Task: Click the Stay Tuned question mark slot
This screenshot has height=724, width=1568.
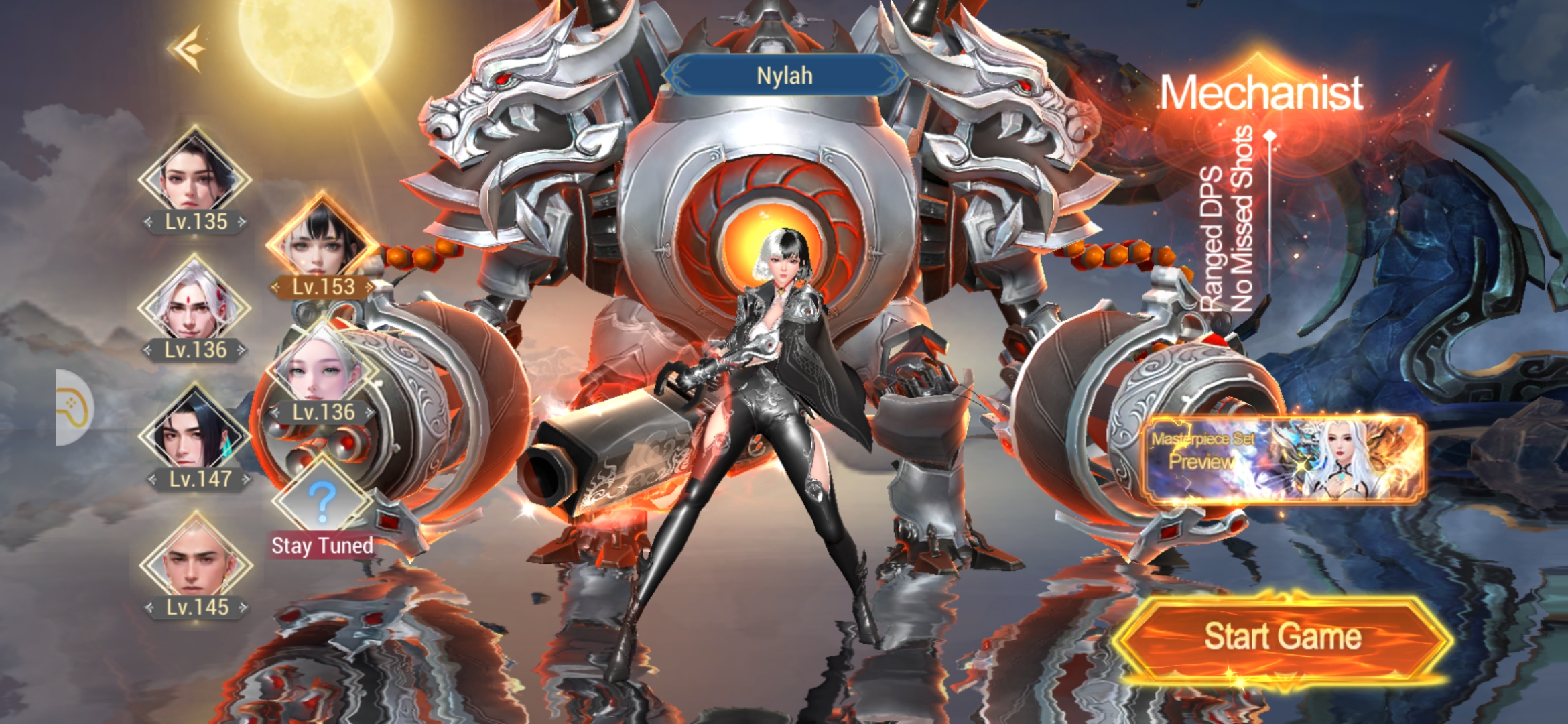Action: pyautogui.click(x=322, y=499)
